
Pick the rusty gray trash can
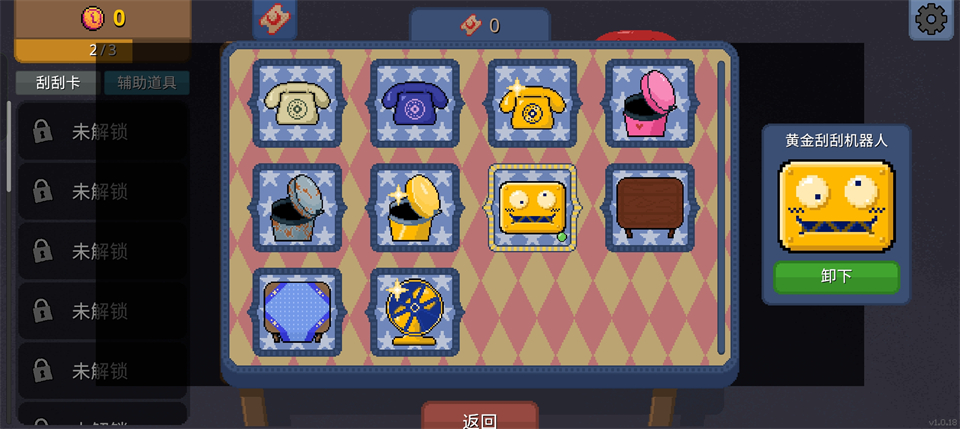(x=297, y=207)
